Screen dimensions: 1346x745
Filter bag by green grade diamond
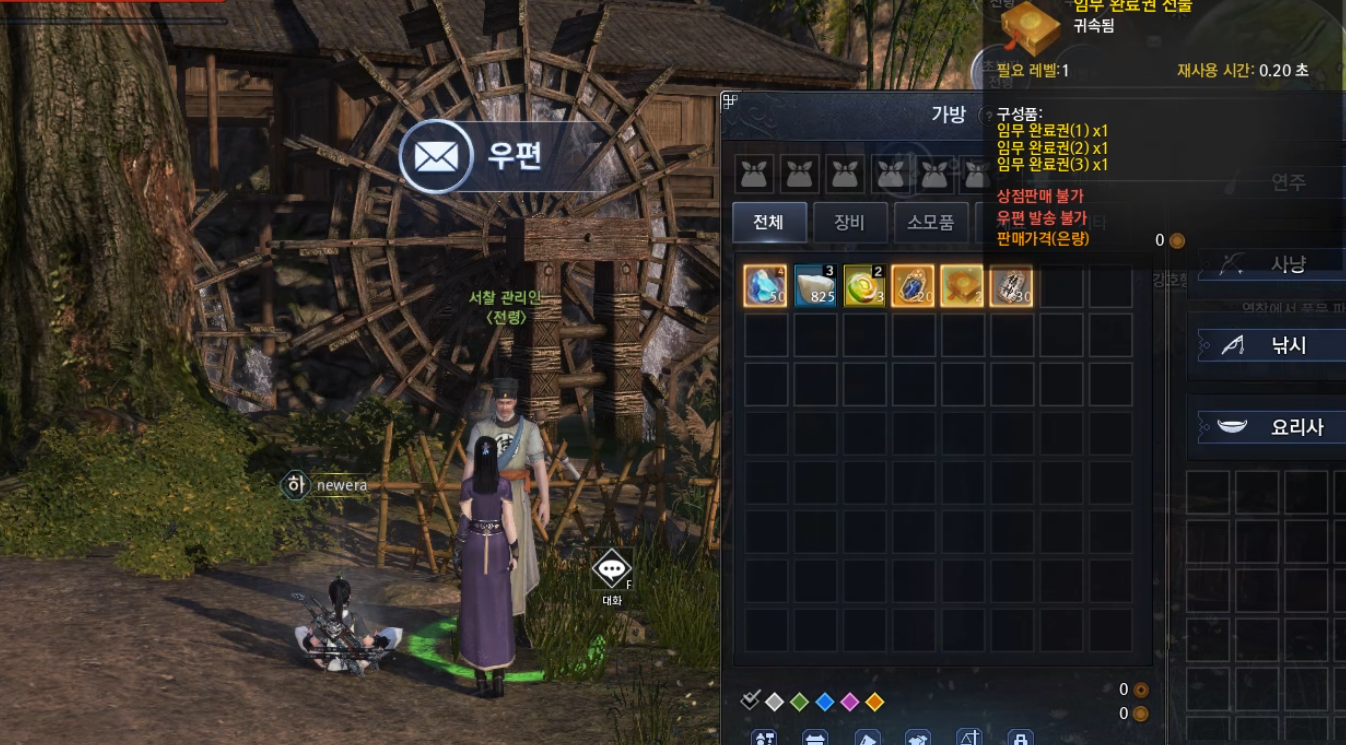pos(799,702)
